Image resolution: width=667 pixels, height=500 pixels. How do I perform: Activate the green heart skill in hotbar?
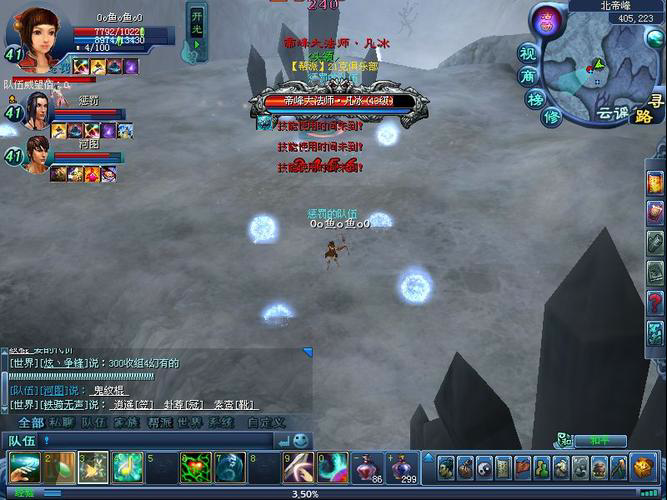point(194,467)
